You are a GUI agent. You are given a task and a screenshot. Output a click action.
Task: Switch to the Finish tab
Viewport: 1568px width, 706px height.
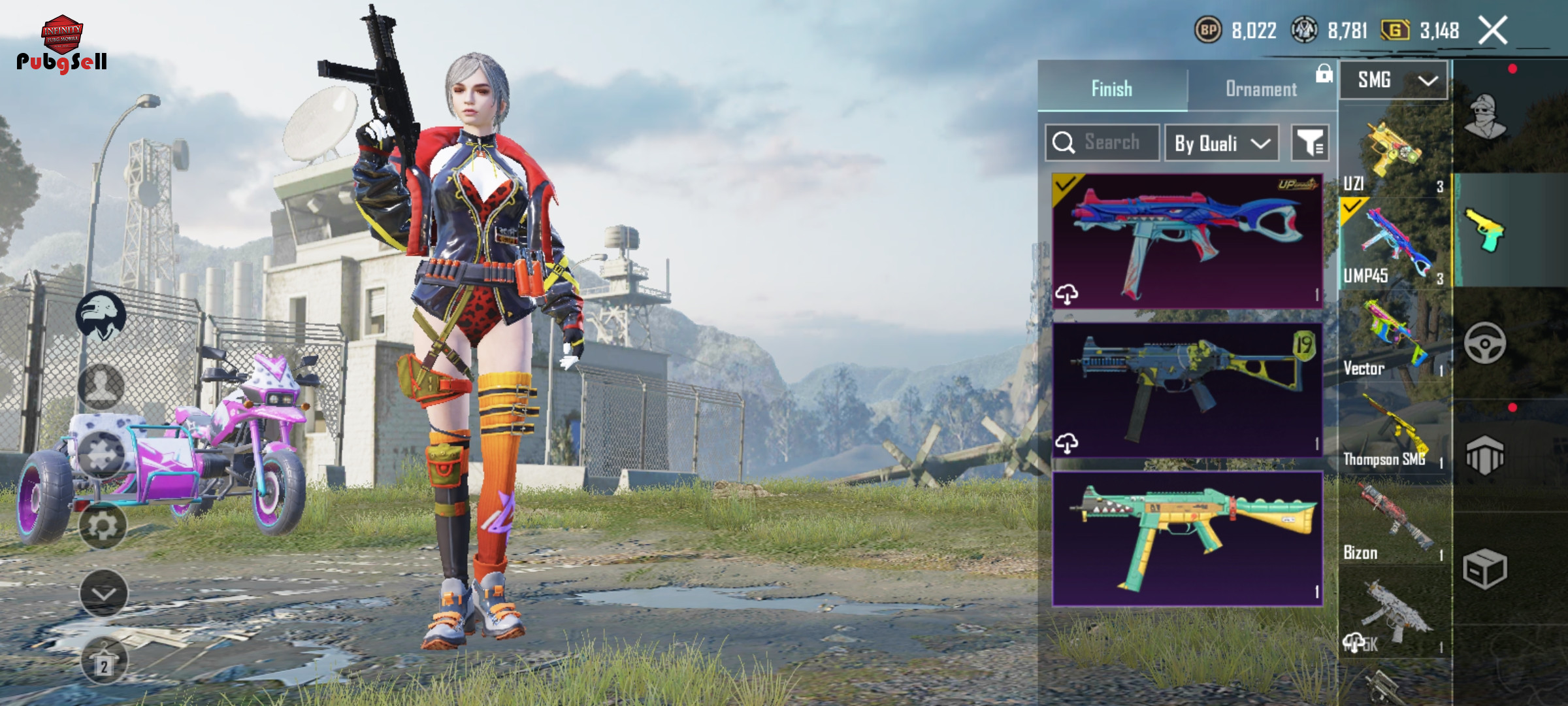pos(1112,88)
